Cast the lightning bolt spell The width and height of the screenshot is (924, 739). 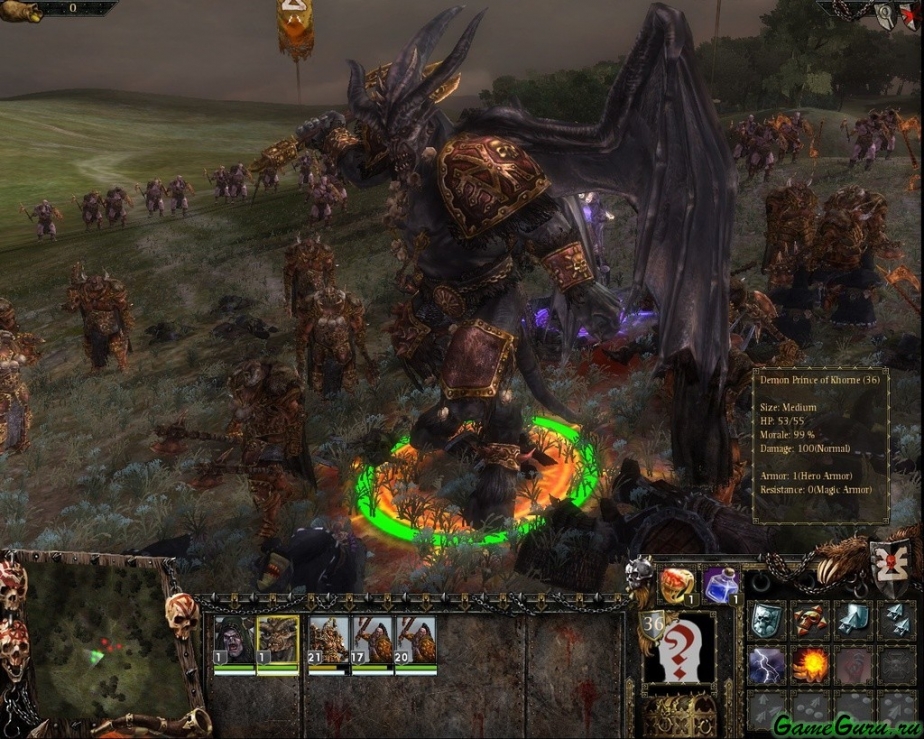(765, 665)
